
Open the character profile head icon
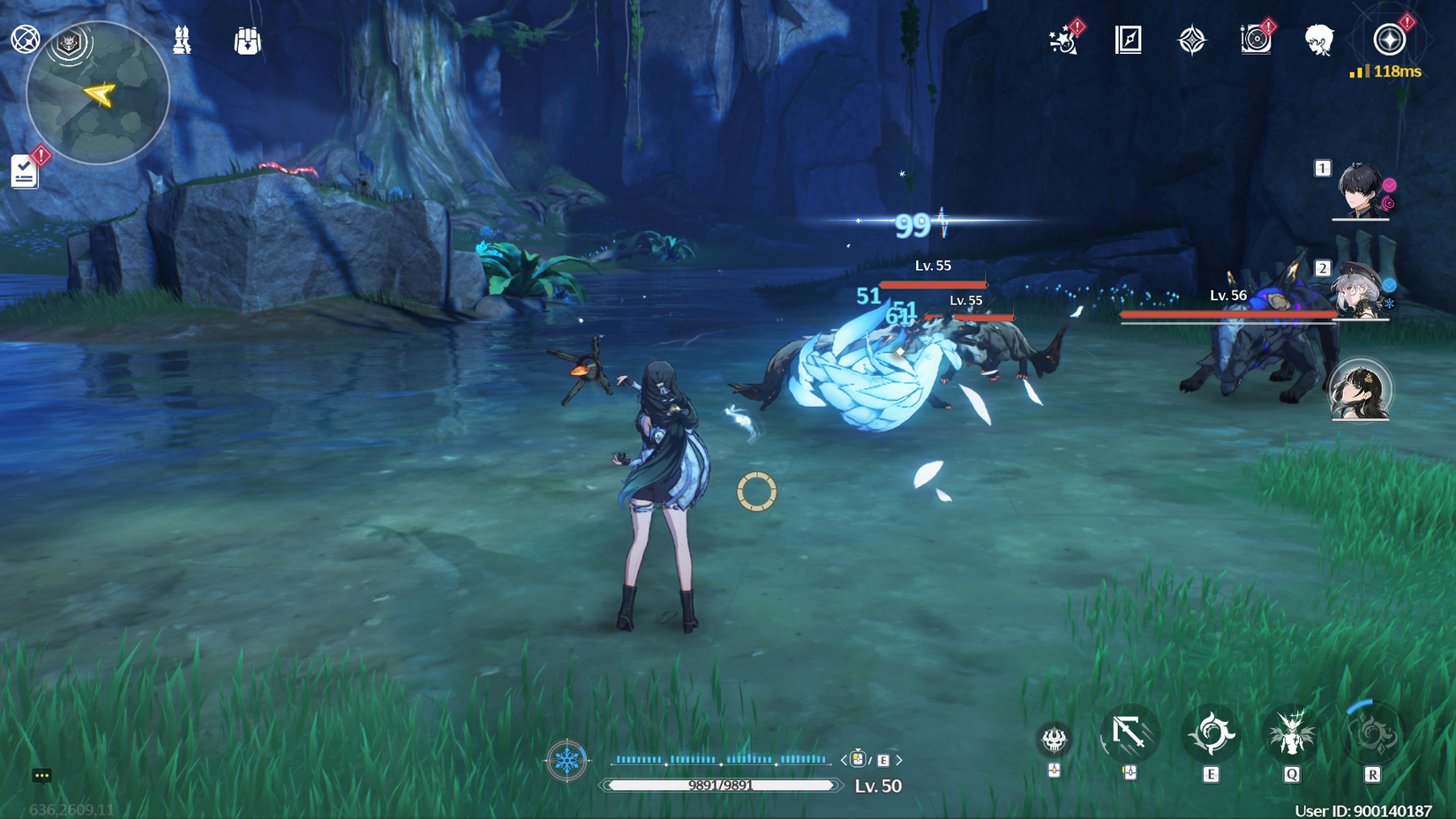[x=1318, y=41]
